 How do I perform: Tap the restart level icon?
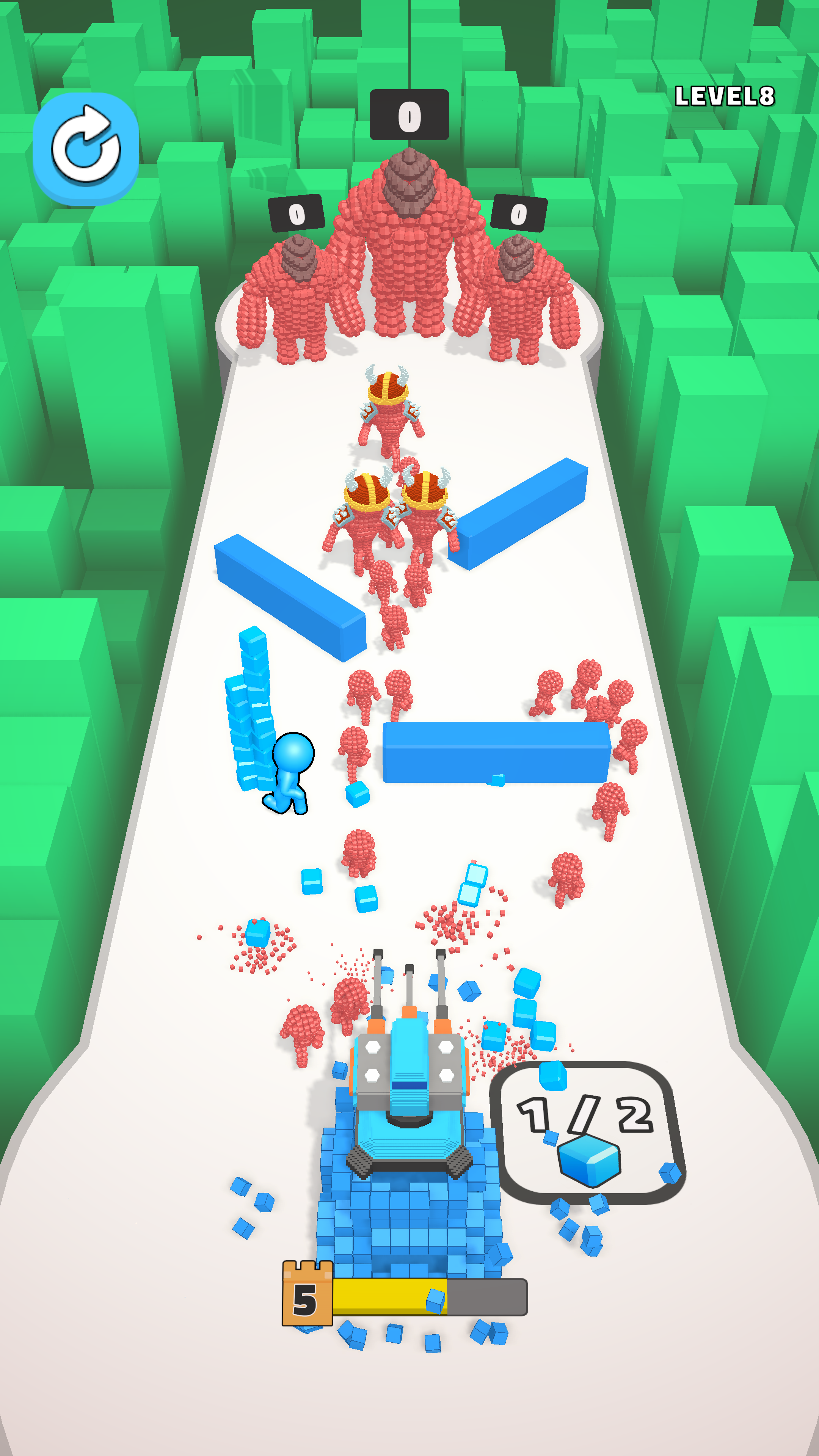[88, 146]
